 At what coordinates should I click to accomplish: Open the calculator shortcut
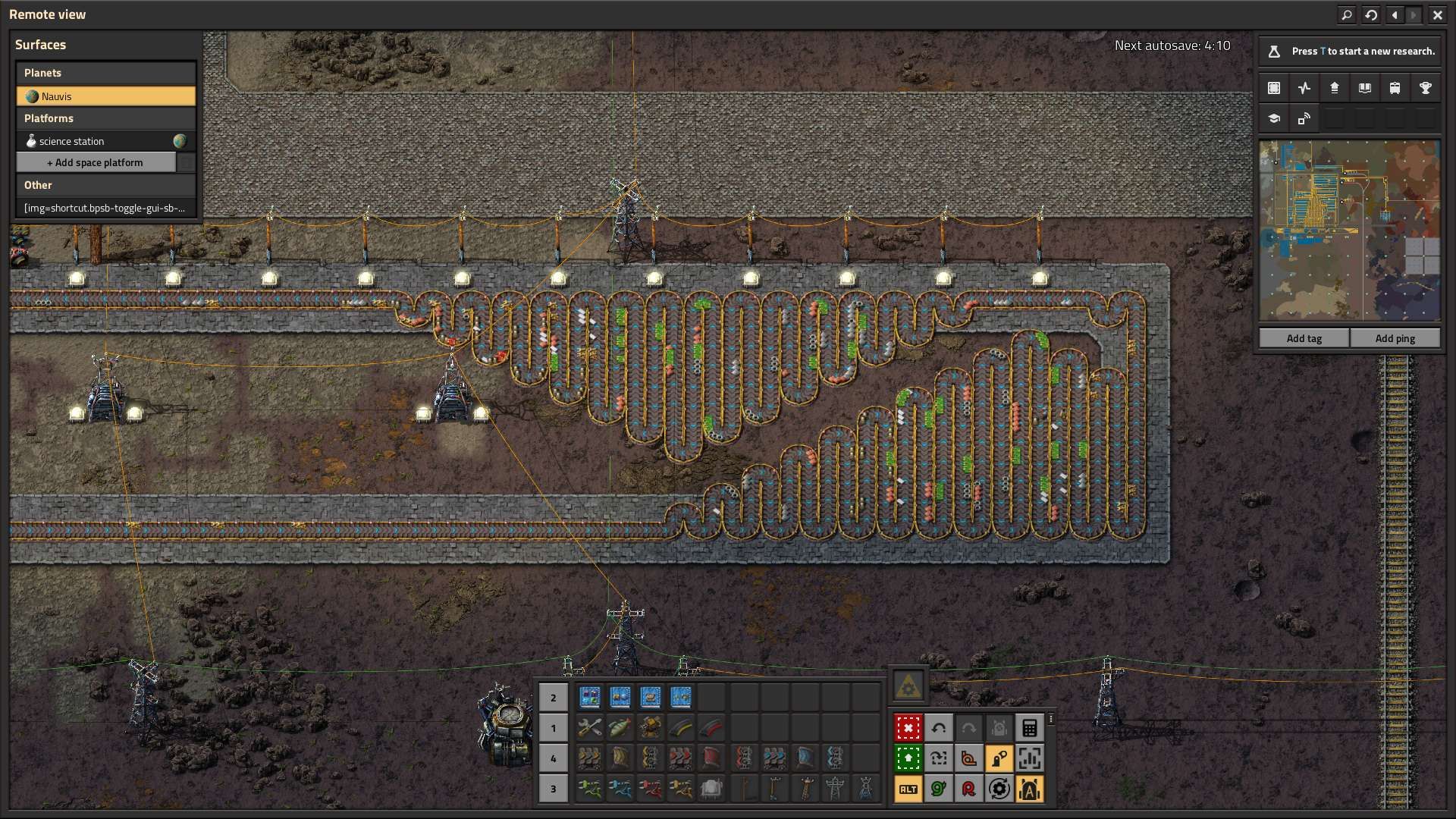[x=1029, y=728]
